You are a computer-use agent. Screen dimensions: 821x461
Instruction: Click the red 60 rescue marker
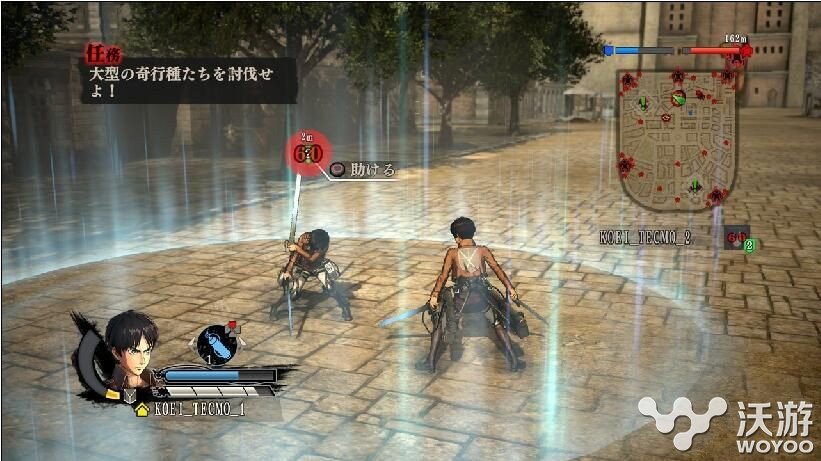tap(309, 151)
